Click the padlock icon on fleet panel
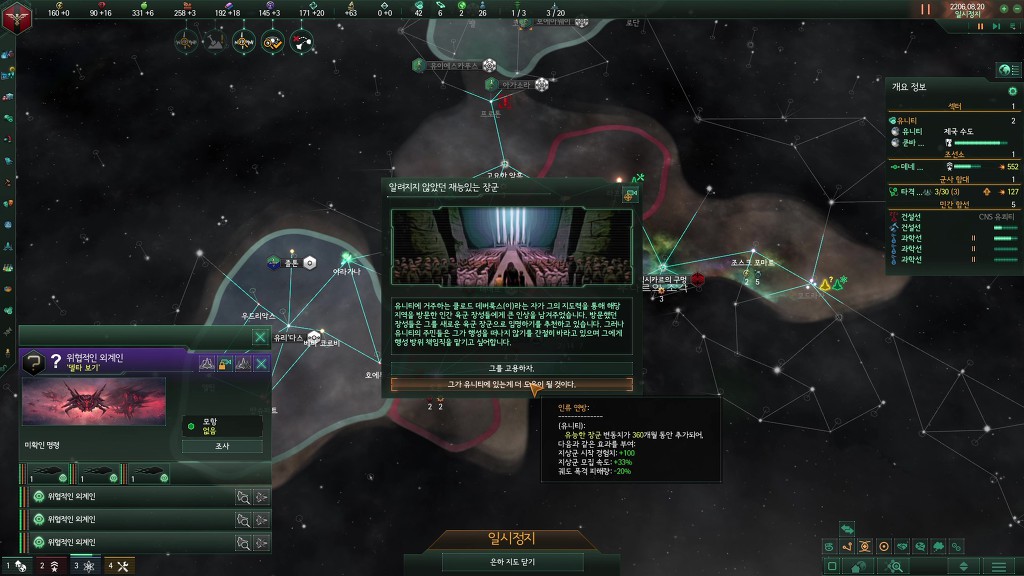The height and width of the screenshot is (576, 1024). pos(225,364)
